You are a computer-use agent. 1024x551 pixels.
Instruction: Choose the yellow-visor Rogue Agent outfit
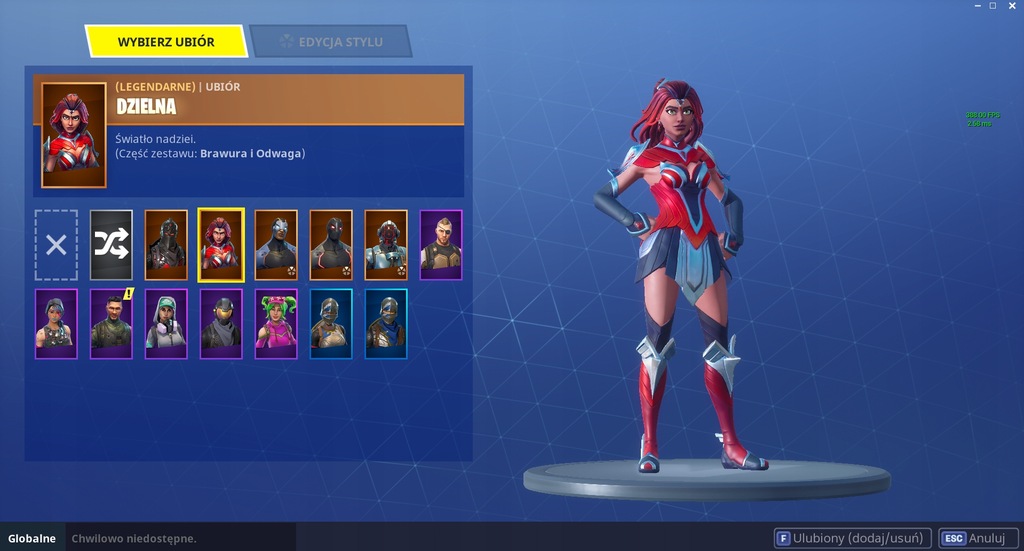[221, 324]
